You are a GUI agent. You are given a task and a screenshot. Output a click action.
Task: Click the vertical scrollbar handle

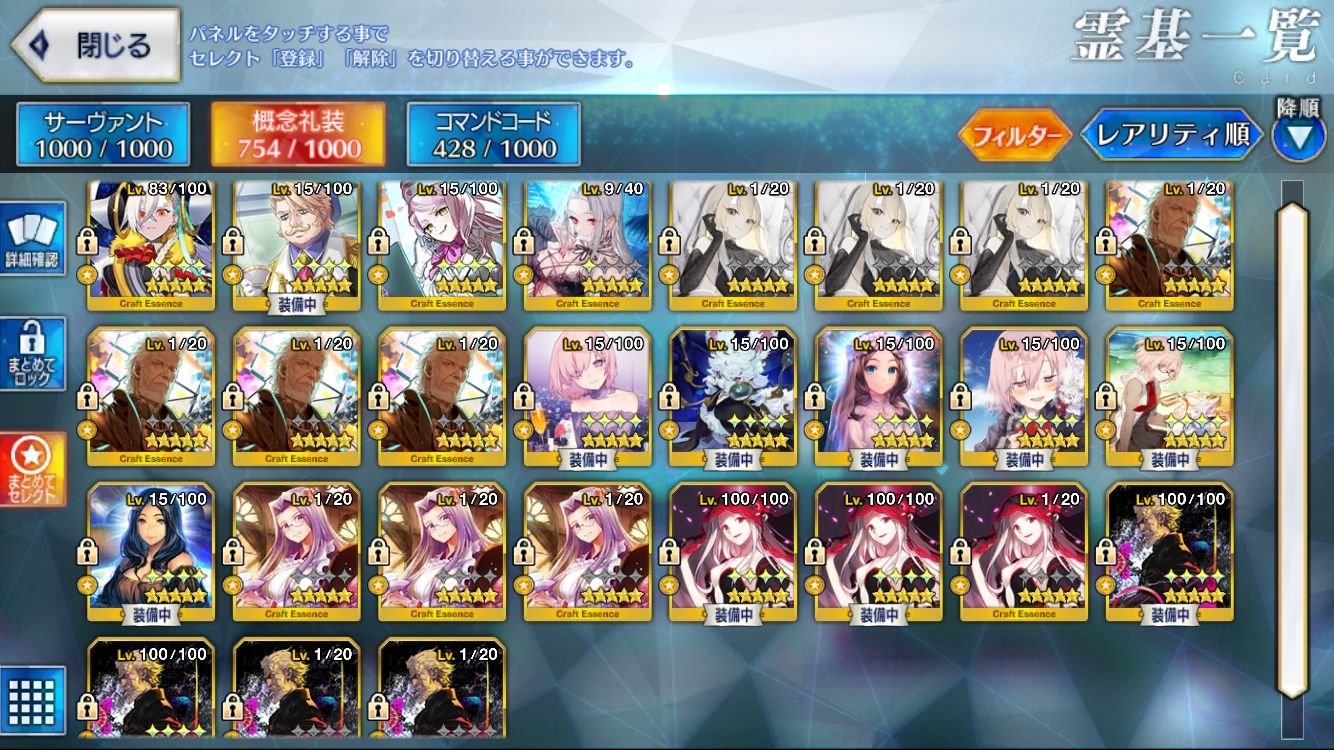point(1292,450)
